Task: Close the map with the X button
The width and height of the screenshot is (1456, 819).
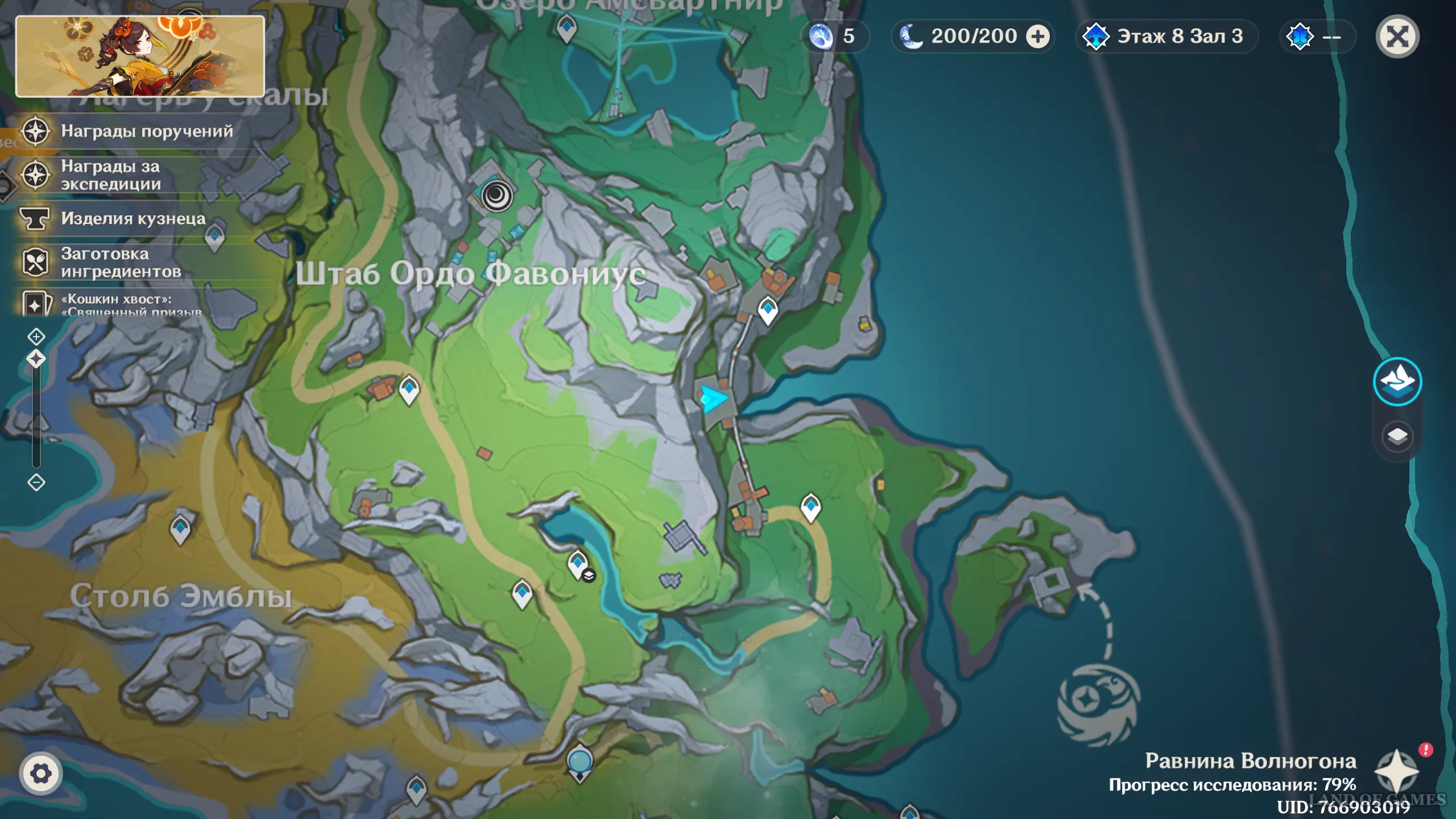Action: [1397, 37]
